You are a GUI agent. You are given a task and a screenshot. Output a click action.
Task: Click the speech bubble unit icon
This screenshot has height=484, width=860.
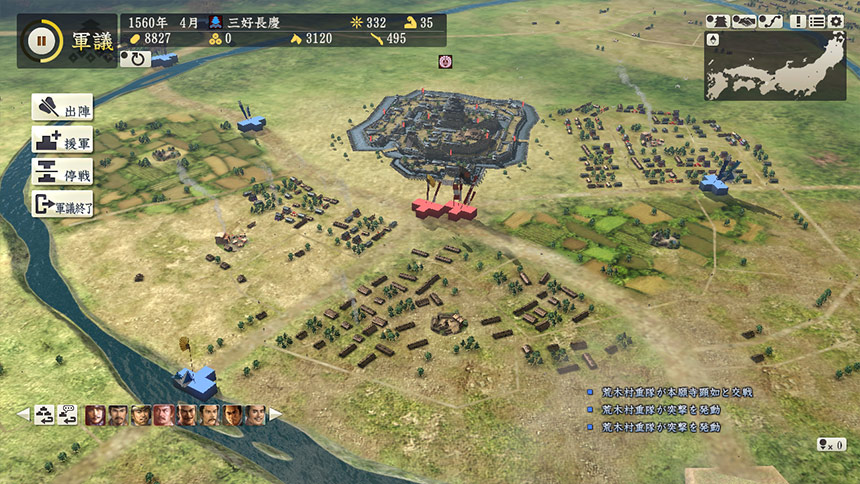coord(68,415)
